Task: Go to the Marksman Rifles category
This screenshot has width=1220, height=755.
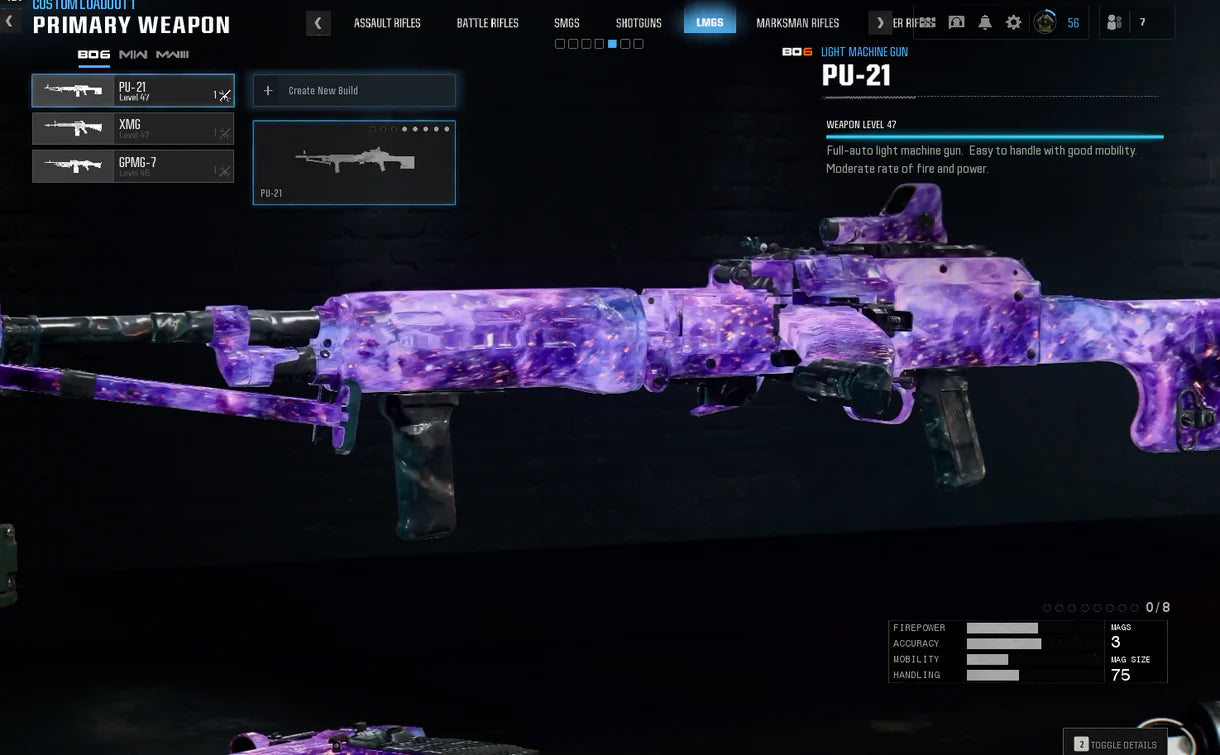Action: coord(797,23)
